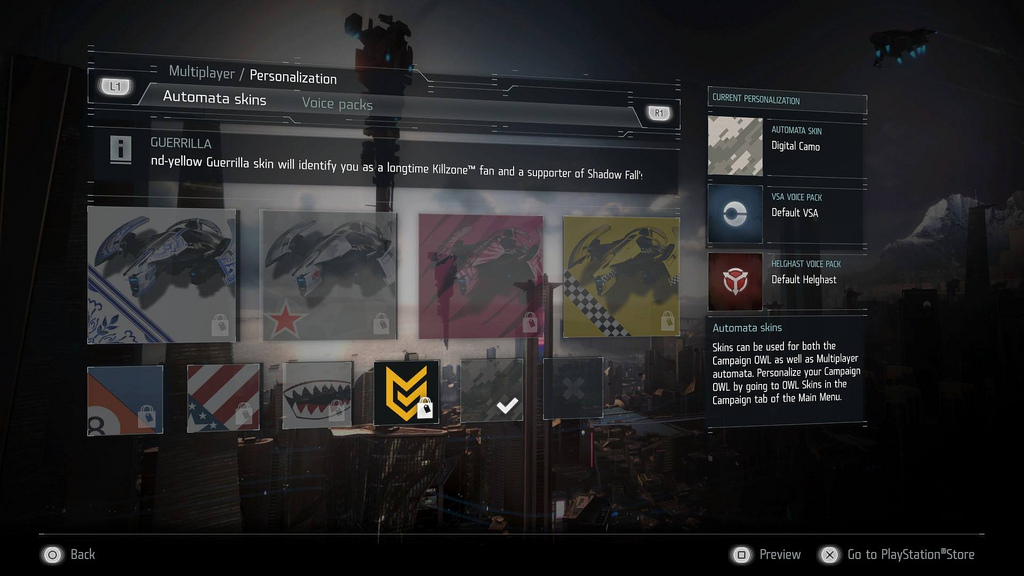Select the blue porcelain pattern skin
Screen dimensions: 1024x576
162,275
